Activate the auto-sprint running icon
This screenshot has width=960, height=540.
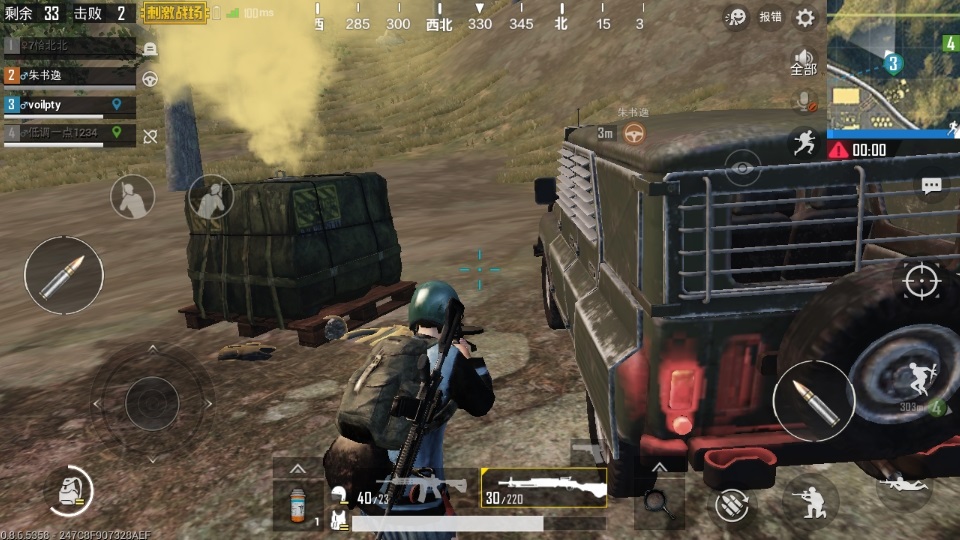(803, 142)
